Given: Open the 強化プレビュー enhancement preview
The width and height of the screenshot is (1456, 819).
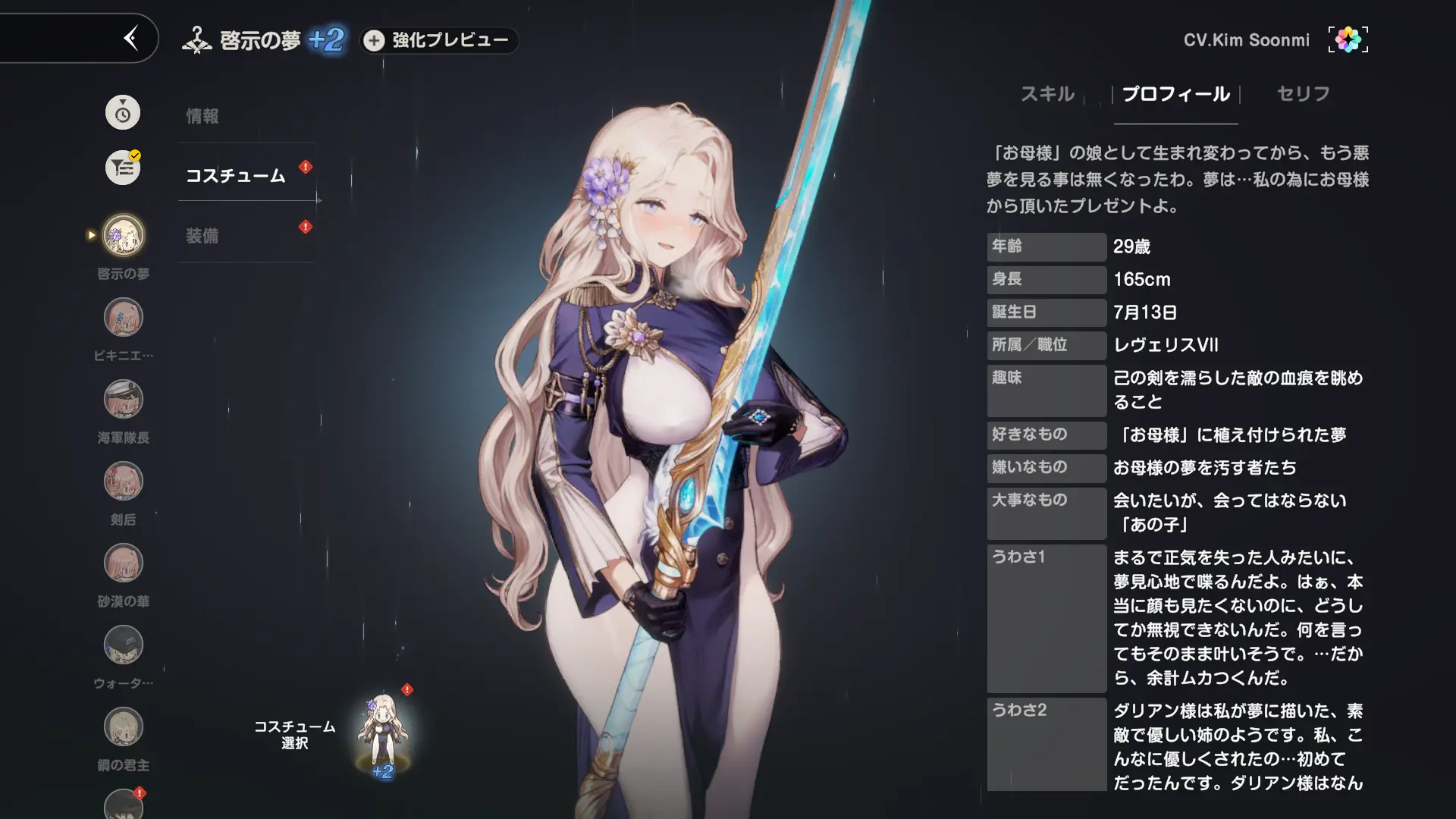Looking at the screenshot, I should point(438,40).
